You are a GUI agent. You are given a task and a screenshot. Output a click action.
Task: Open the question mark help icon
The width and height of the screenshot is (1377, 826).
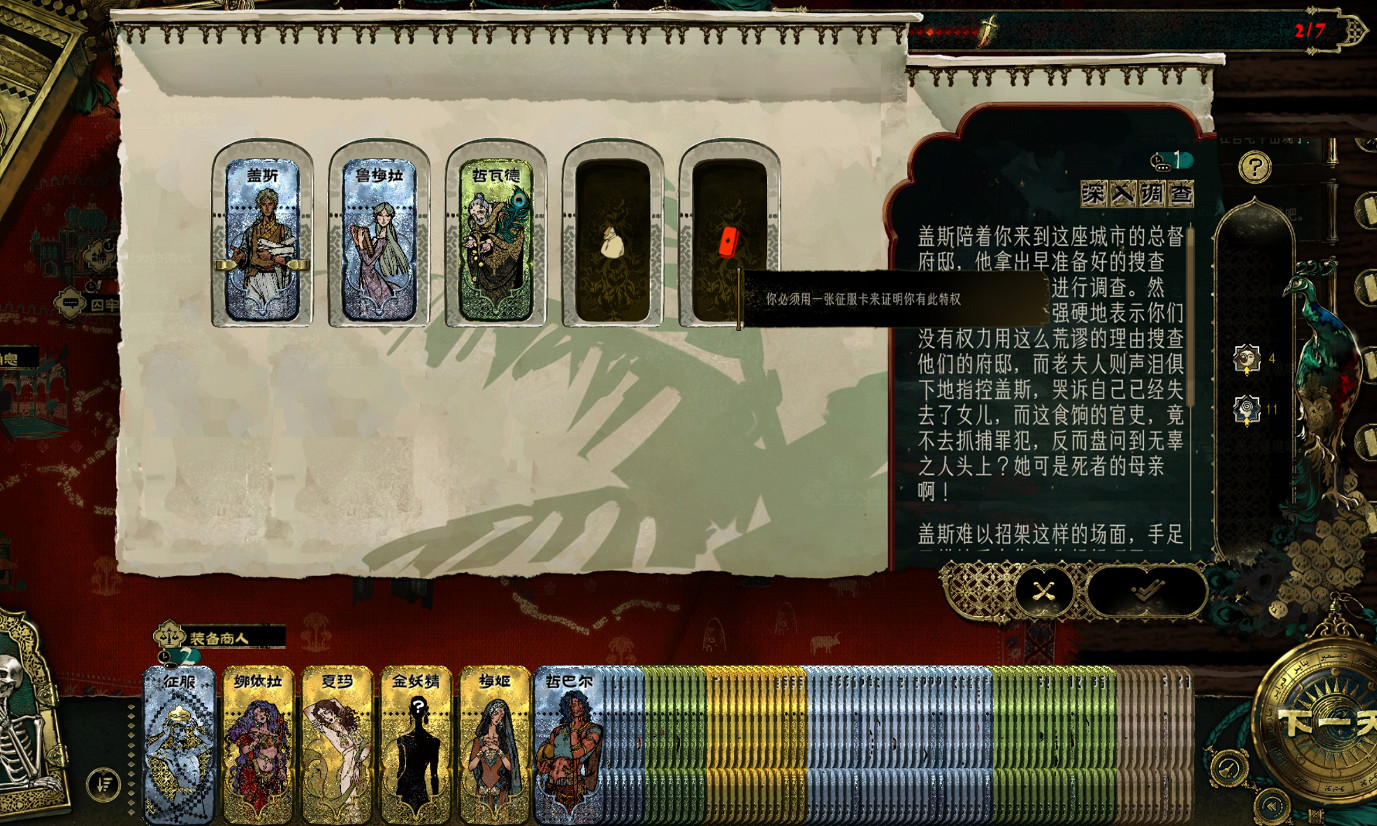[1253, 166]
